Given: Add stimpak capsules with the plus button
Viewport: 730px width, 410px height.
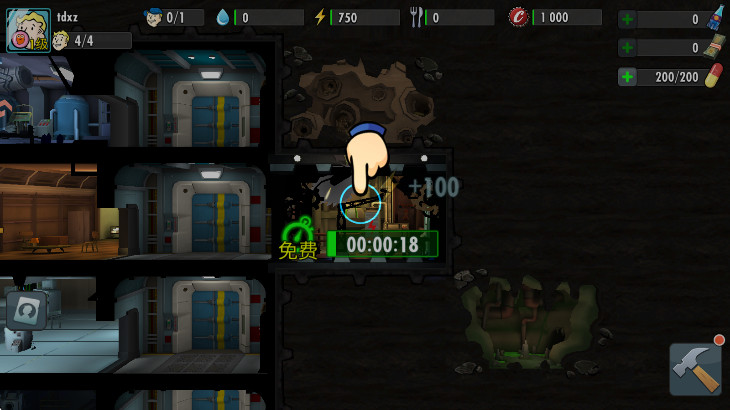Looking at the screenshot, I should [627, 77].
